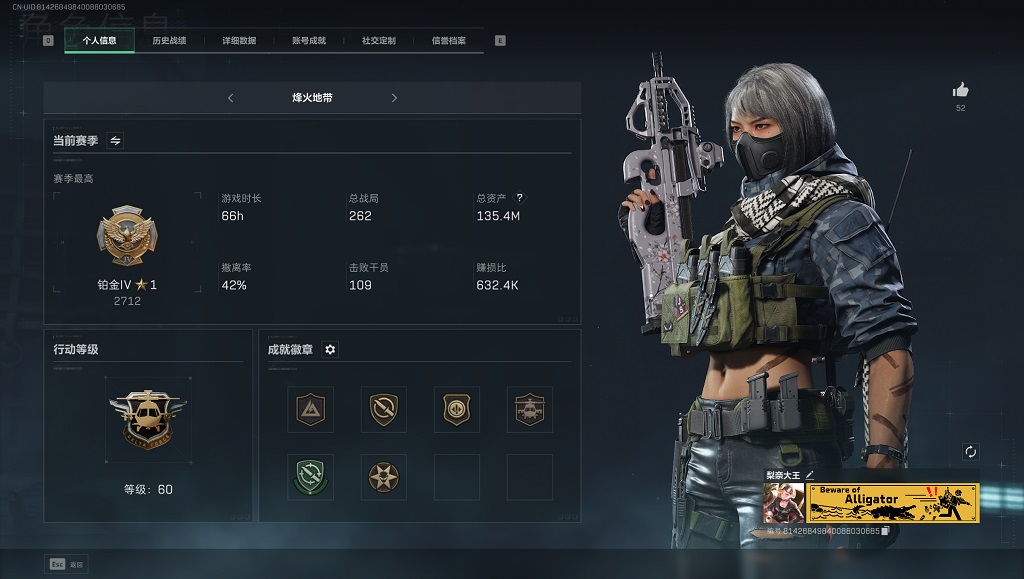
Task: Open the help icon beside 总资产
Action: tap(519, 198)
